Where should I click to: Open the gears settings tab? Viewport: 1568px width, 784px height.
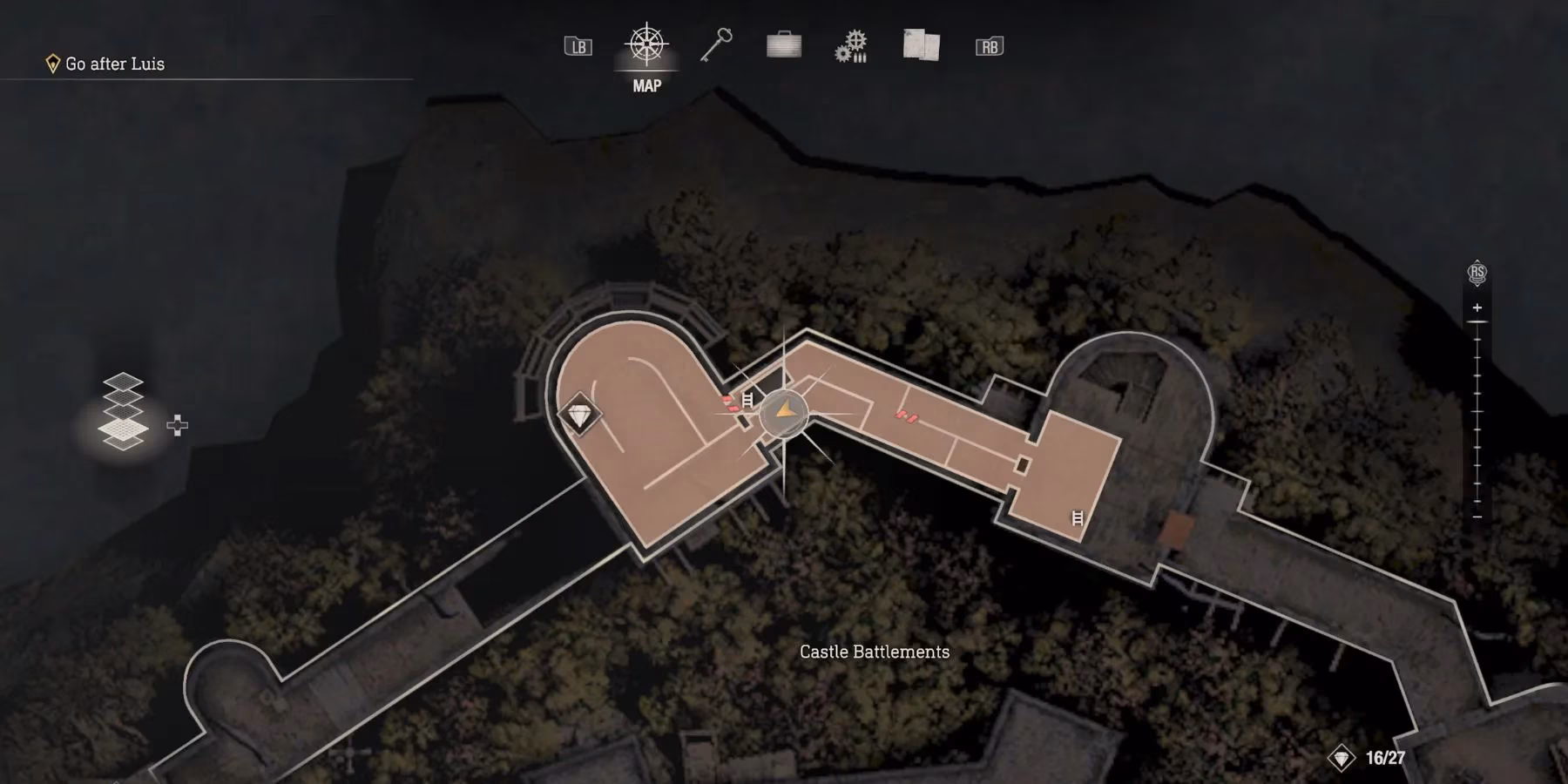coord(851,46)
